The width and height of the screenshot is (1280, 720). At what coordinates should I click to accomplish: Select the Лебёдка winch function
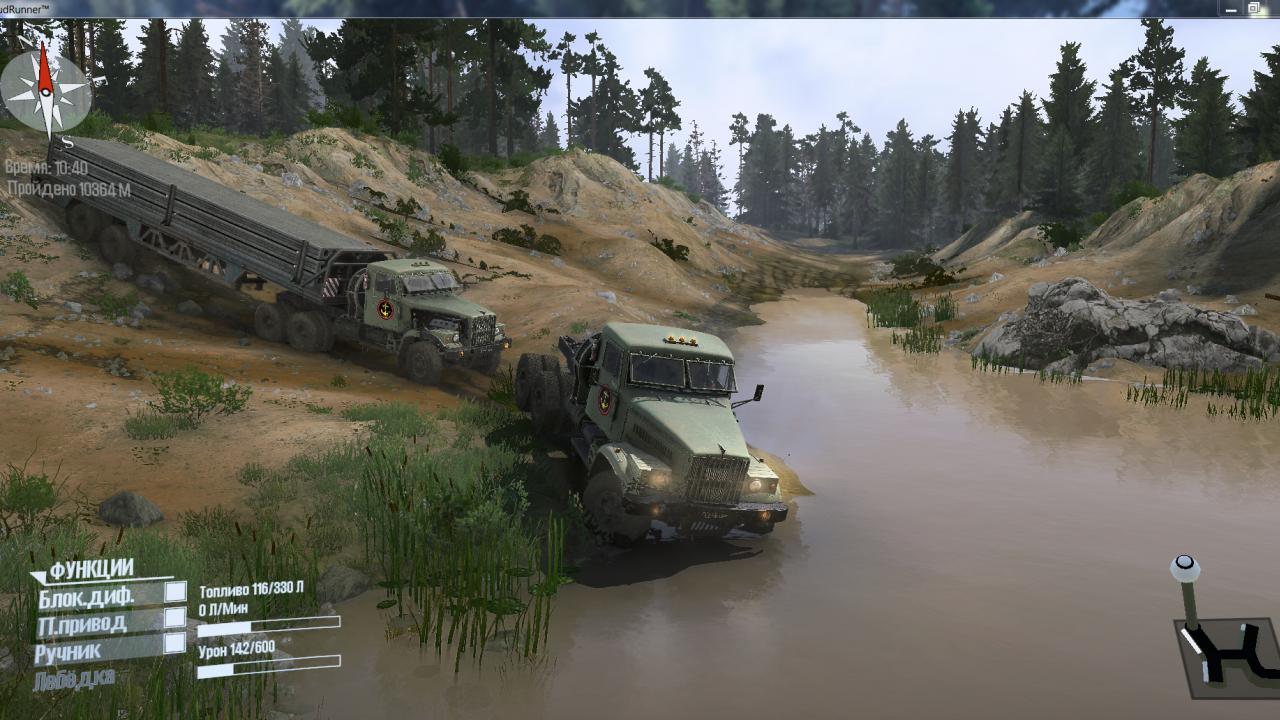[x=74, y=679]
